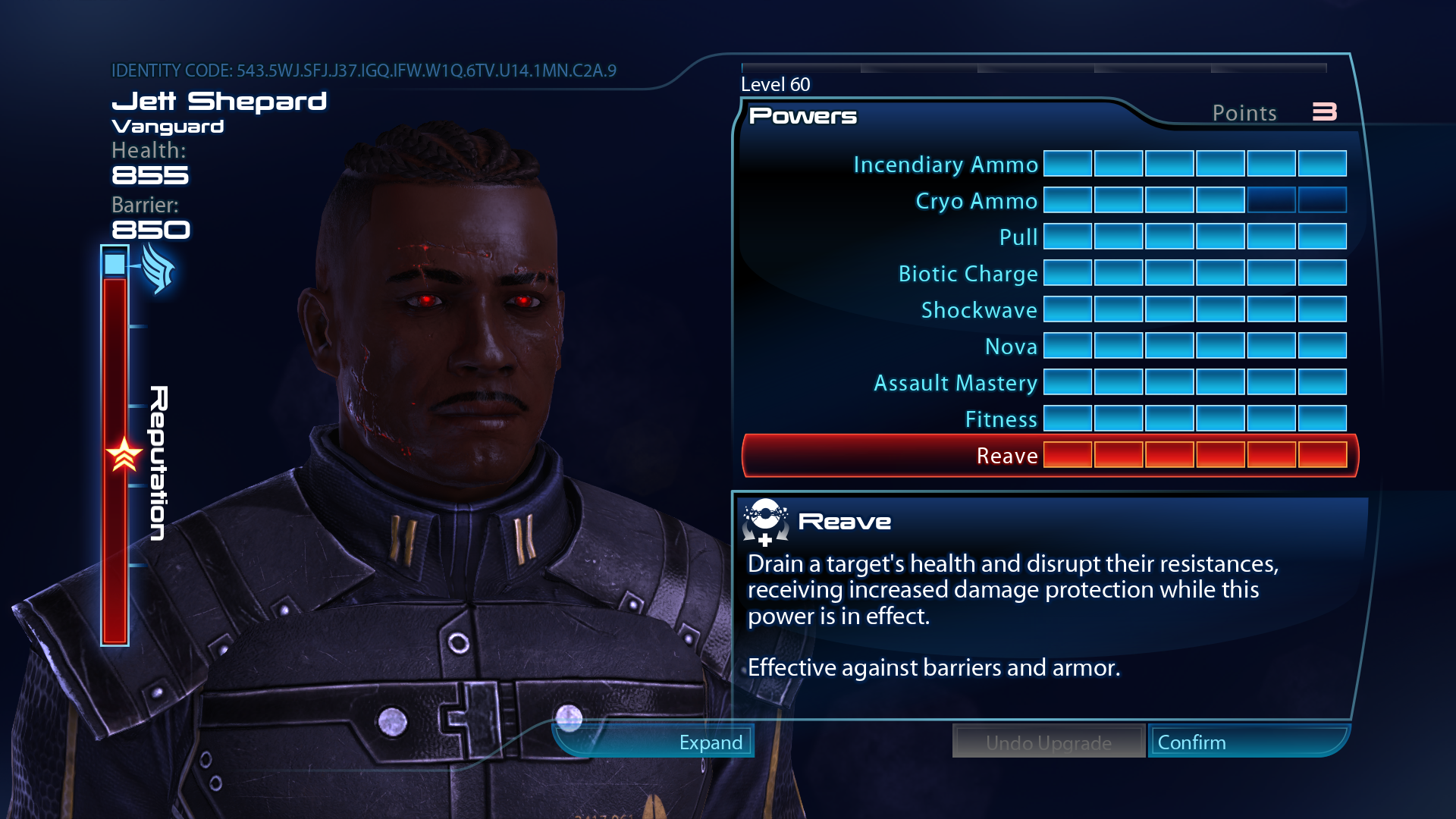Image resolution: width=1456 pixels, height=819 pixels.
Task: Click the Undo Upgrade button
Action: pyautogui.click(x=1048, y=742)
